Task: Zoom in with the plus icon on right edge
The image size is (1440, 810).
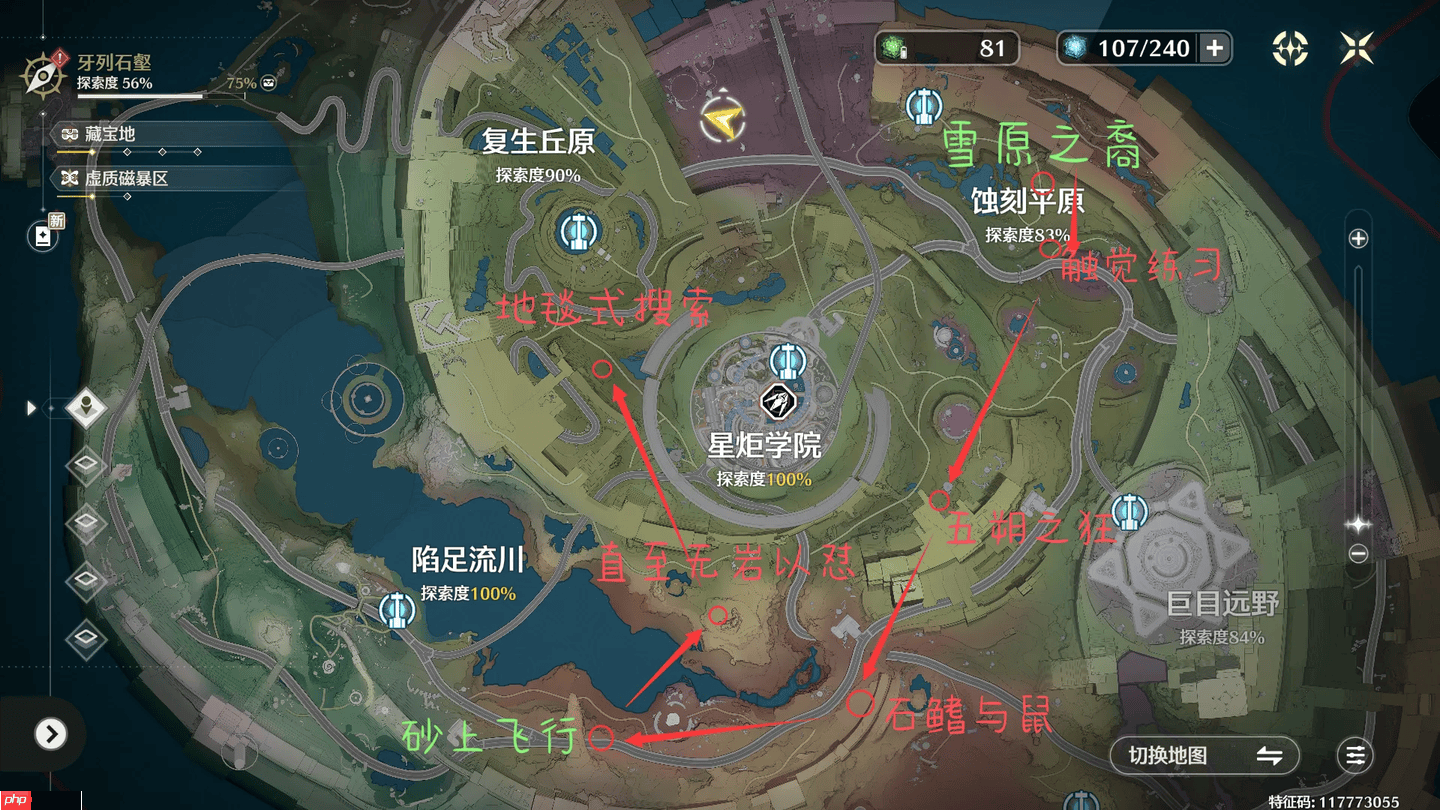Action: 1358,239
